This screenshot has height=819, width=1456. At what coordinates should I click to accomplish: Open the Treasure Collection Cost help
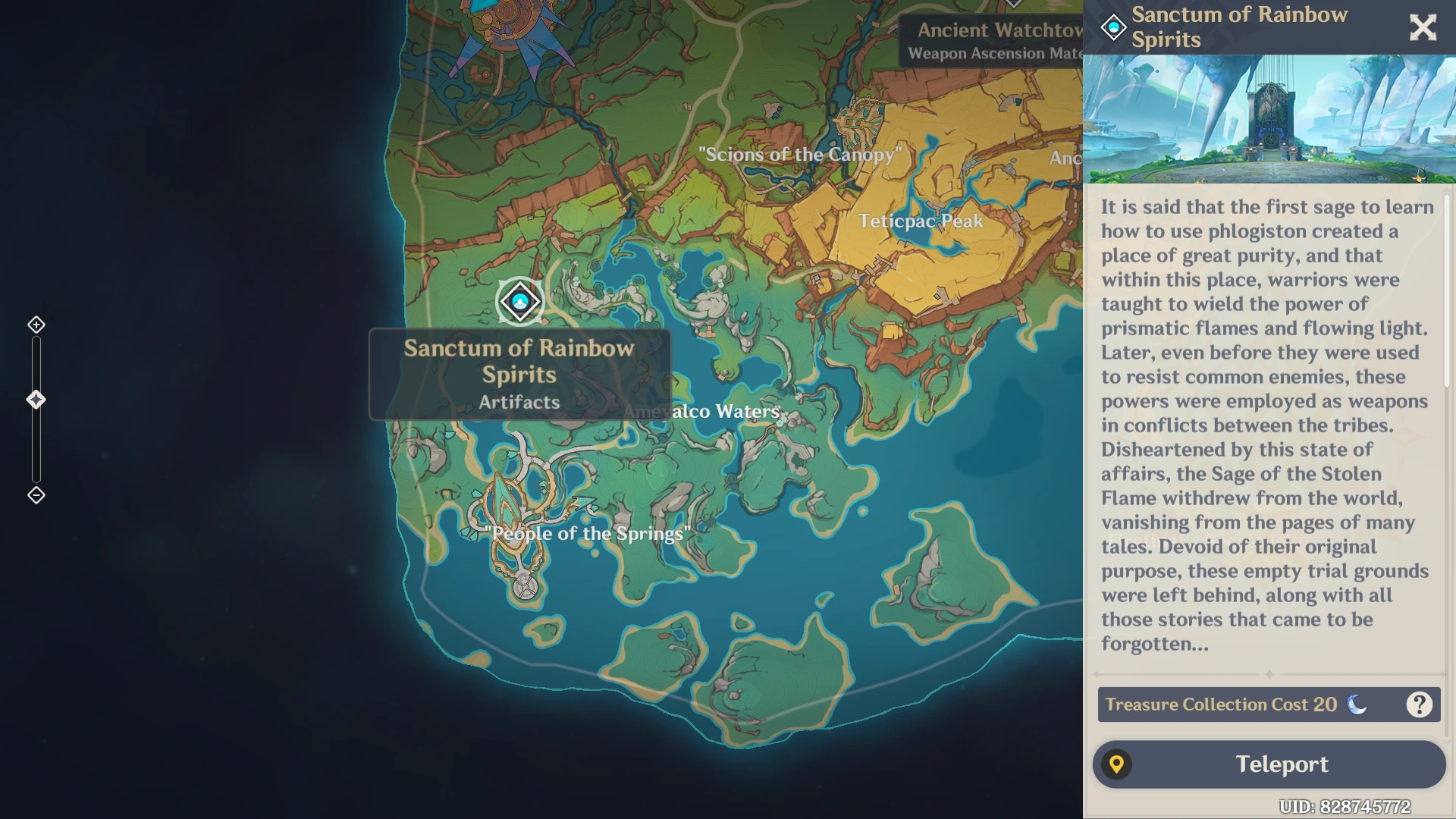click(x=1419, y=704)
